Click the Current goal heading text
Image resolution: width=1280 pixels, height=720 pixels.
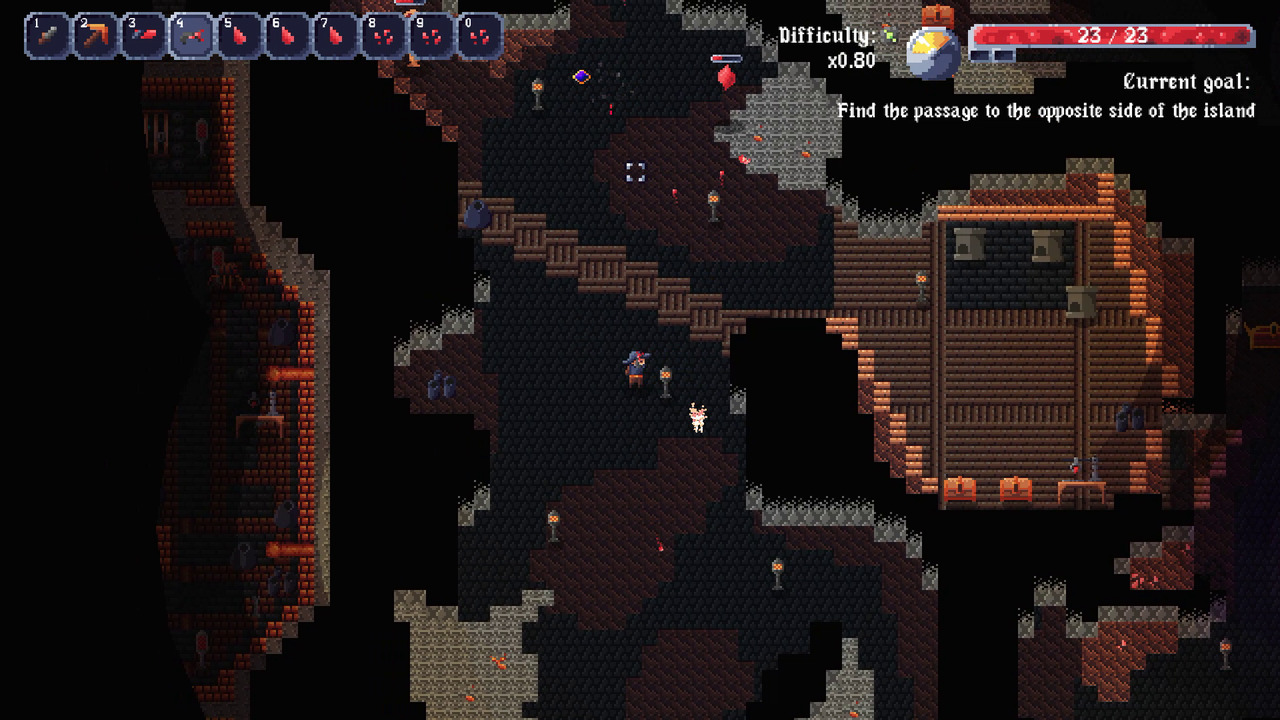1185,81
